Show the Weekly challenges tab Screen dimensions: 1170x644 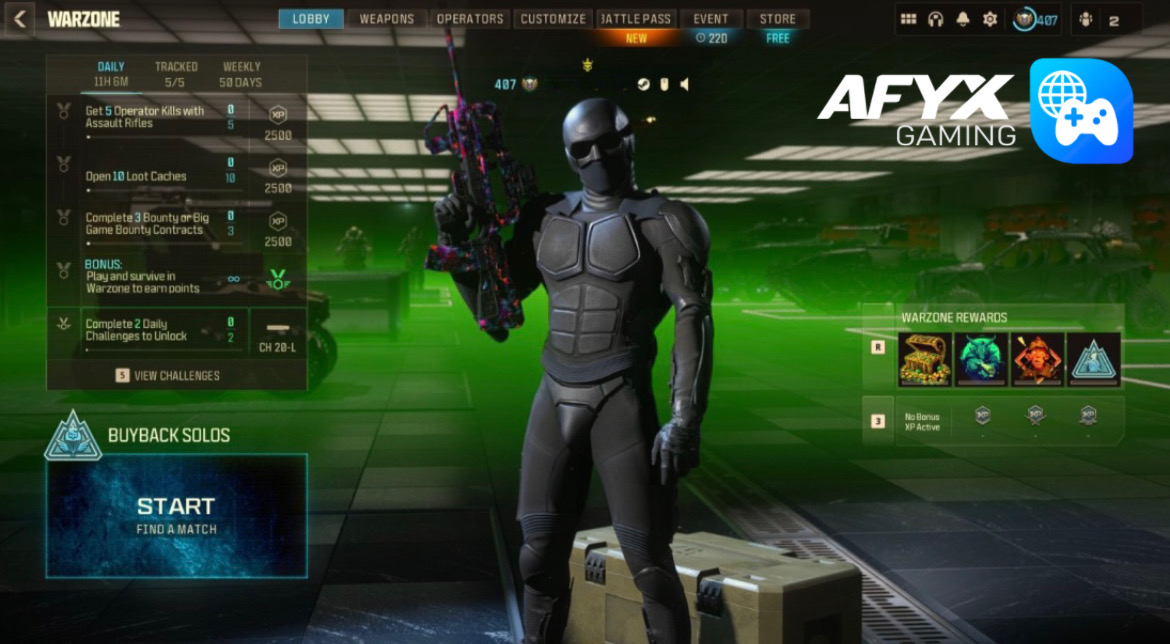click(x=241, y=74)
